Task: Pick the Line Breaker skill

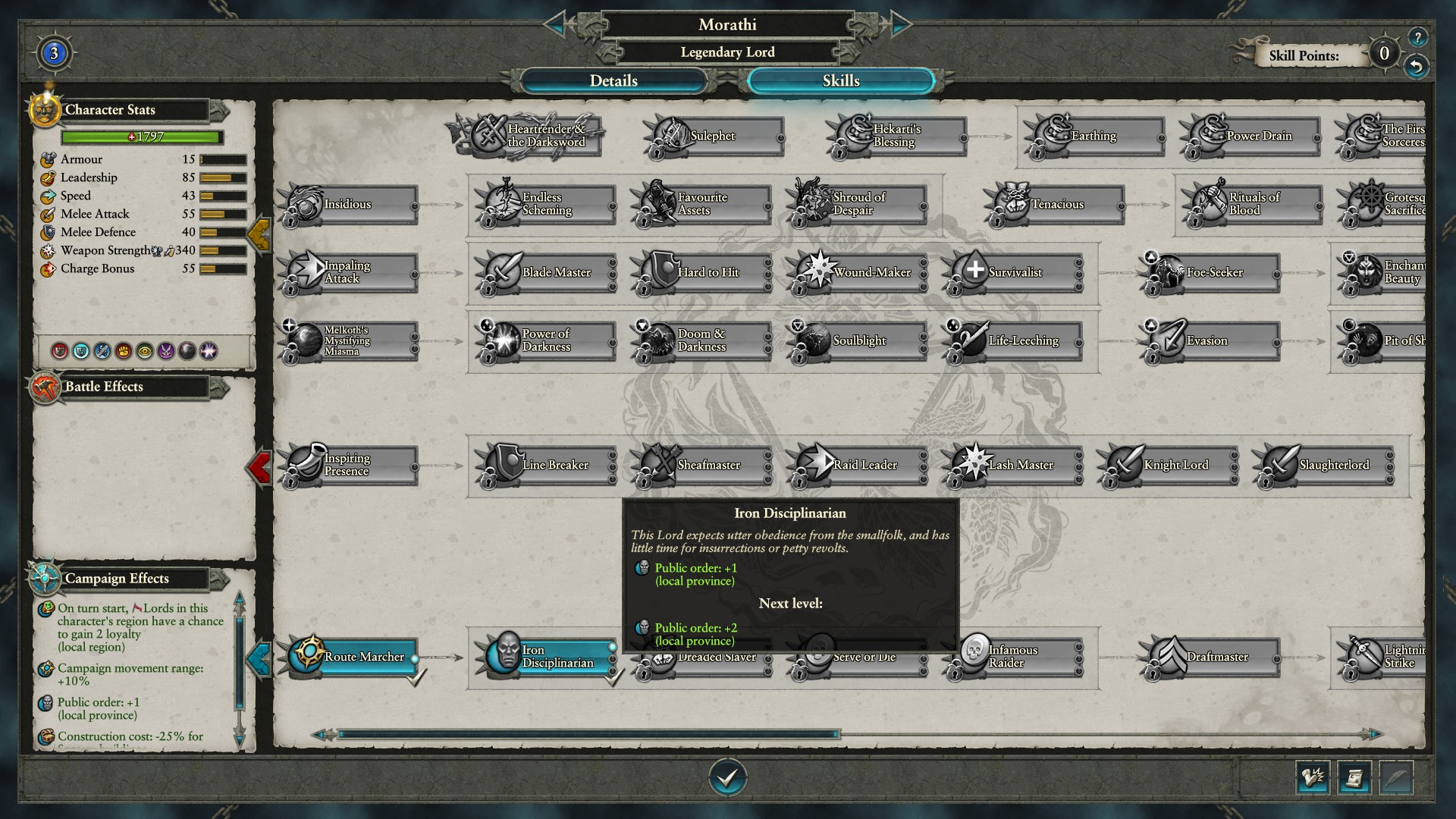Action: 544,465
